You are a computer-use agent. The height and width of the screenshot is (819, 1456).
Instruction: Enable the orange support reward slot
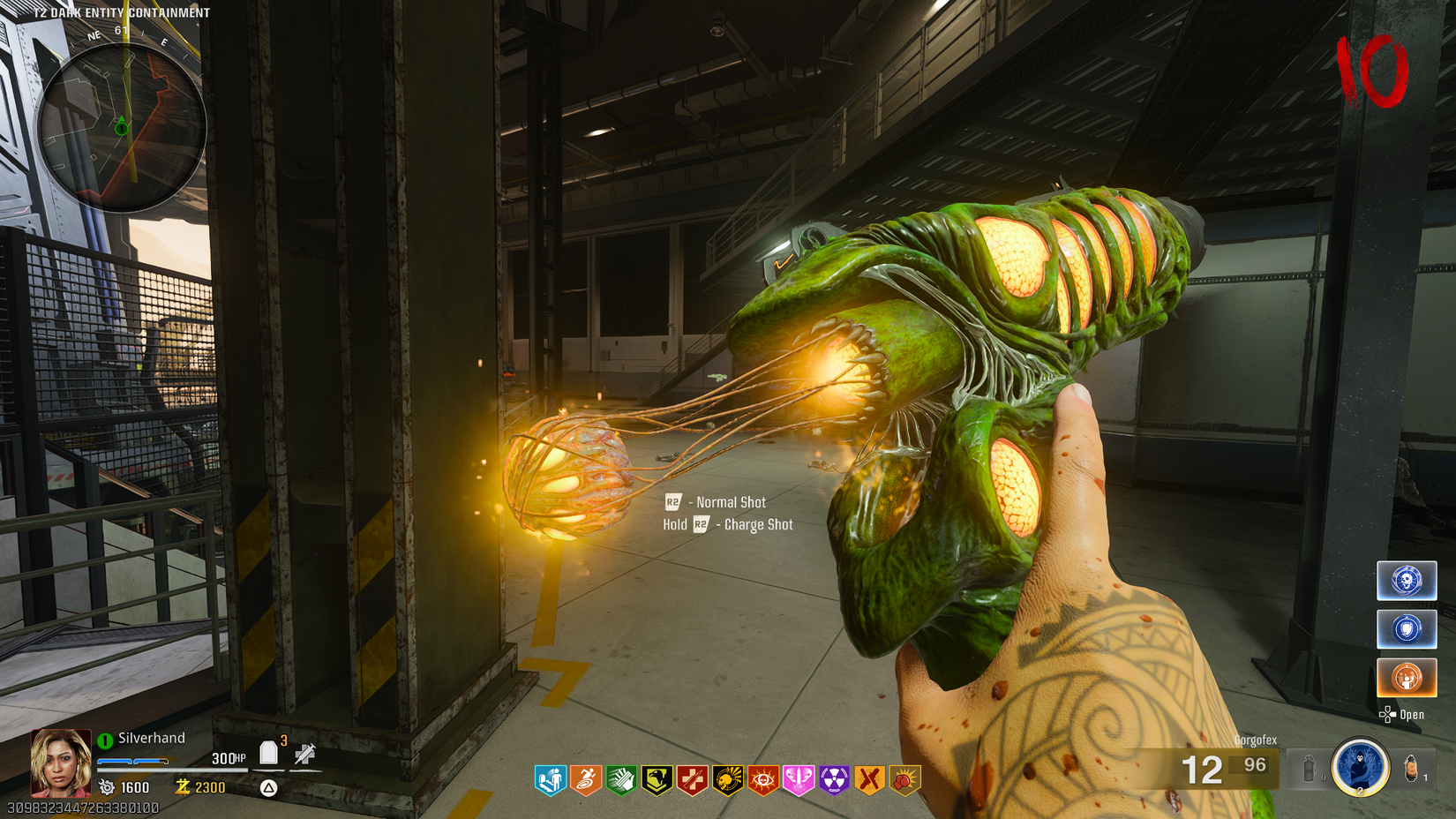(1407, 678)
